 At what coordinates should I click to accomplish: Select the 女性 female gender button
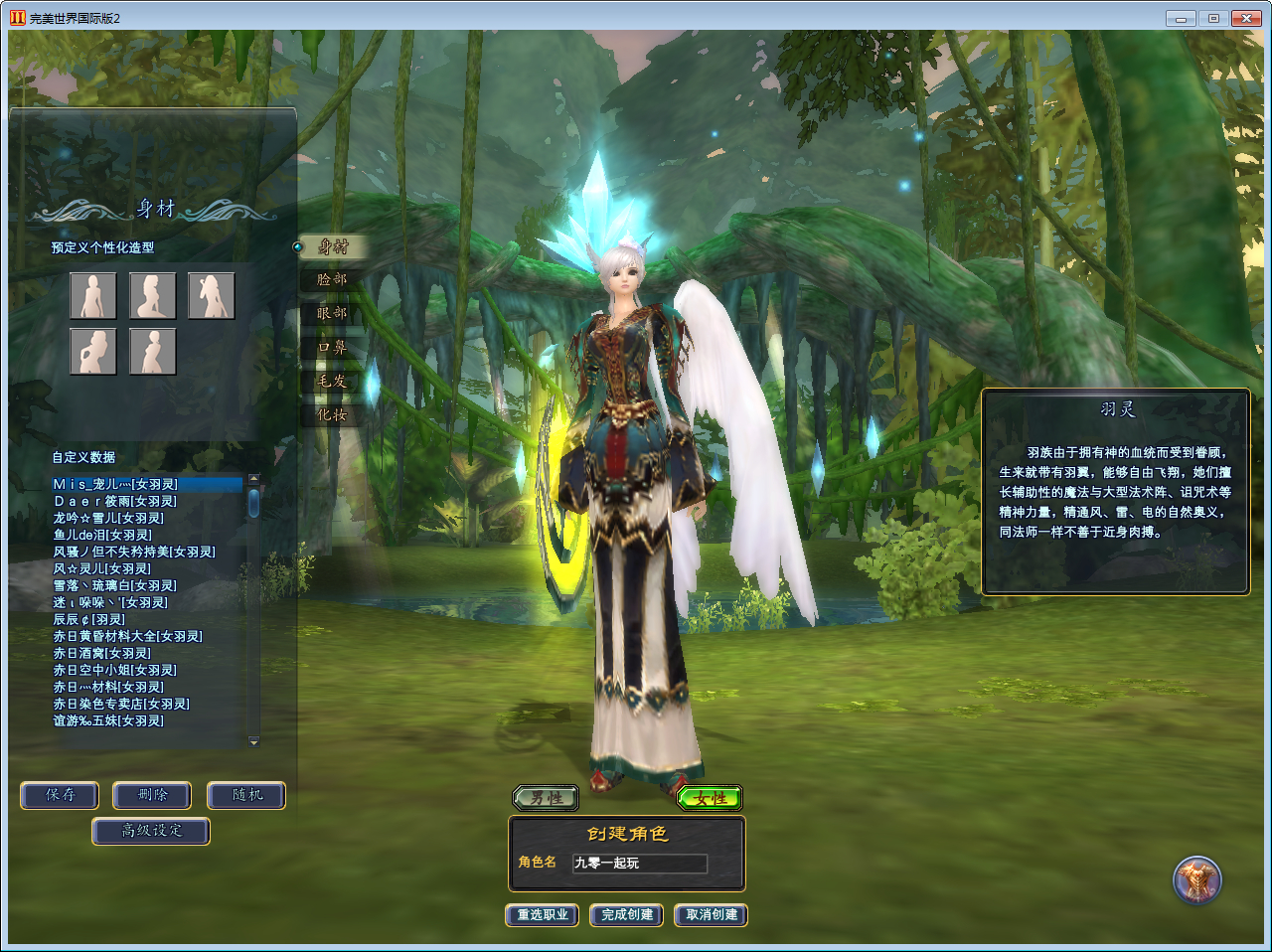tap(710, 798)
